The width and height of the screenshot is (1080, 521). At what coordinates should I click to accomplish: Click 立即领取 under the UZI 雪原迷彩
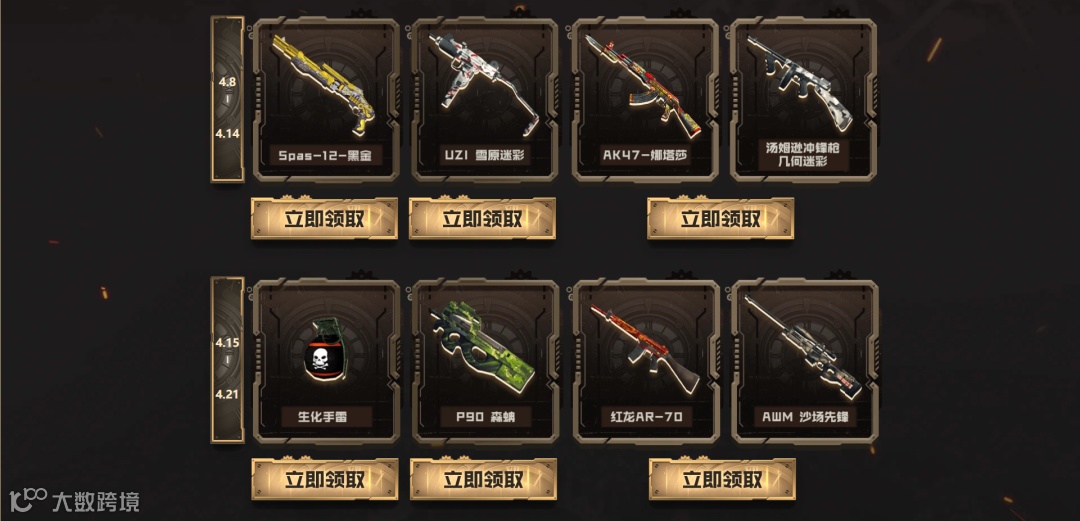pyautogui.click(x=483, y=219)
